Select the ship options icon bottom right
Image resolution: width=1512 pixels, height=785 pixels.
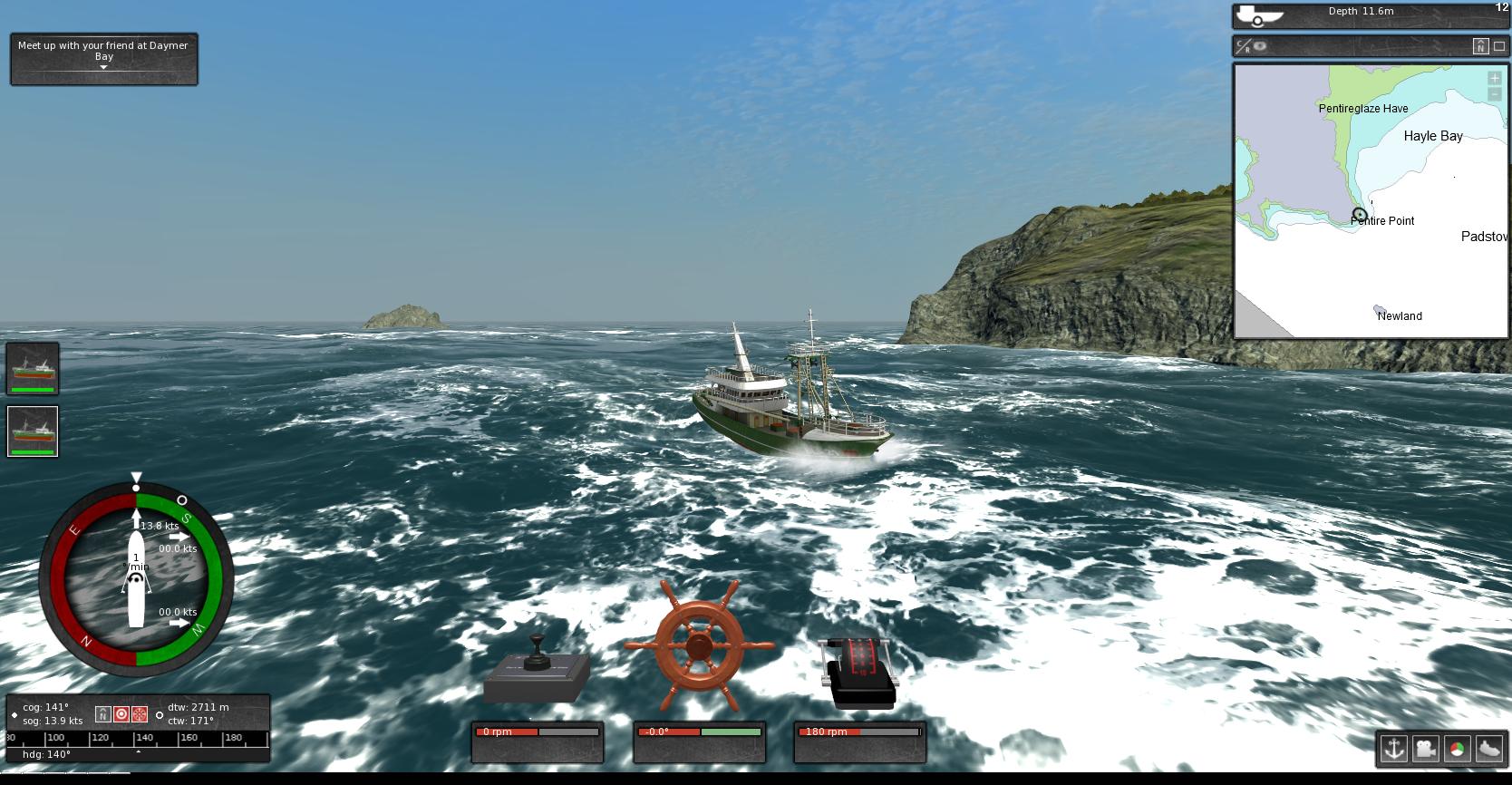(x=1489, y=749)
